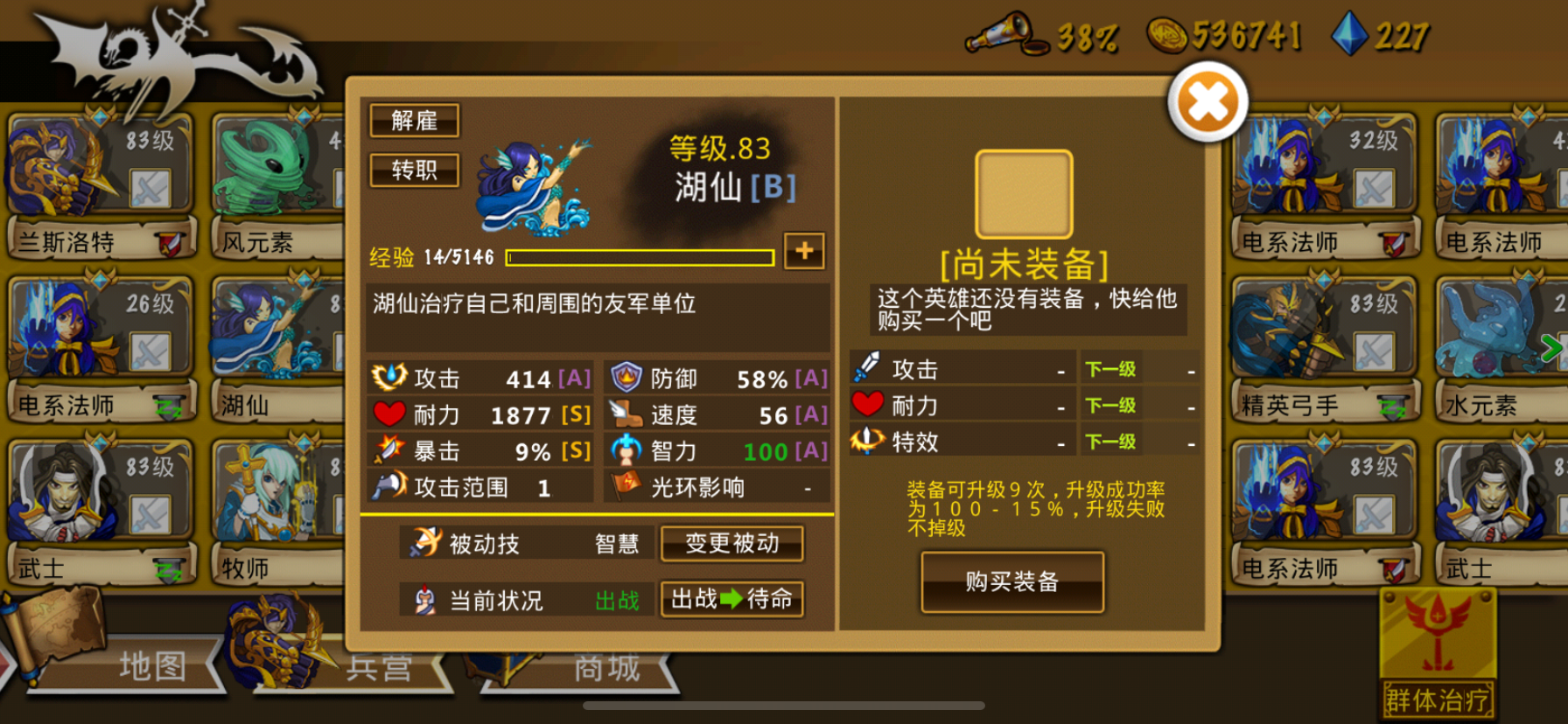The image size is (1568, 724).
Task: Open the 下一级 dropdown for attack upgrade
Action: tap(1109, 369)
